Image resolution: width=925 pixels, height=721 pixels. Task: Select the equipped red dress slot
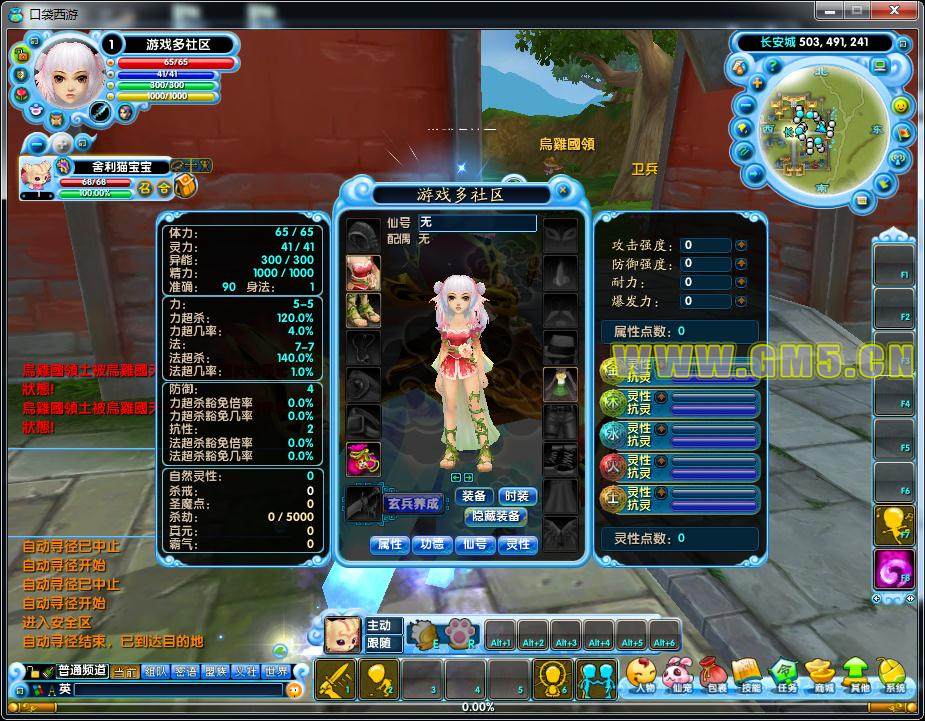(362, 271)
